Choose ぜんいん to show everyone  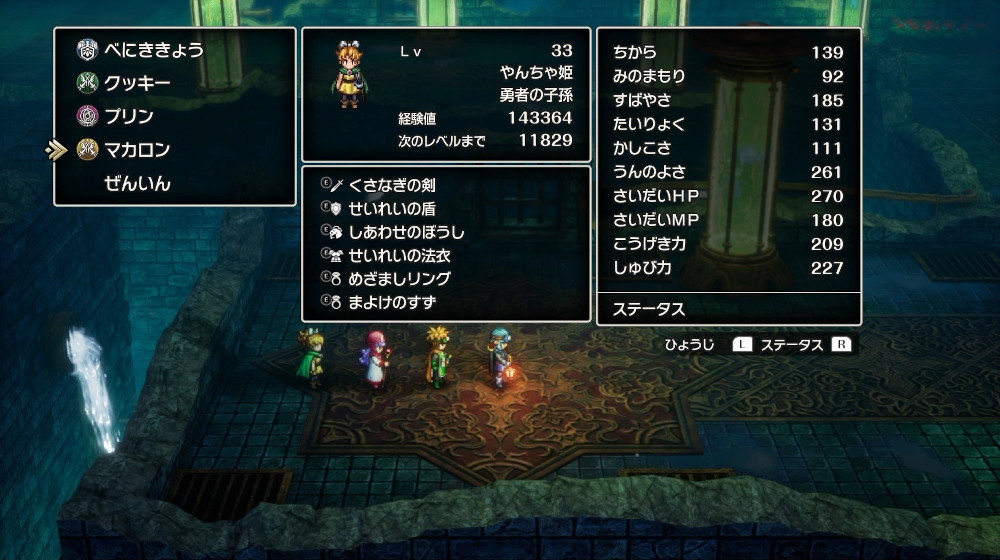click(137, 184)
